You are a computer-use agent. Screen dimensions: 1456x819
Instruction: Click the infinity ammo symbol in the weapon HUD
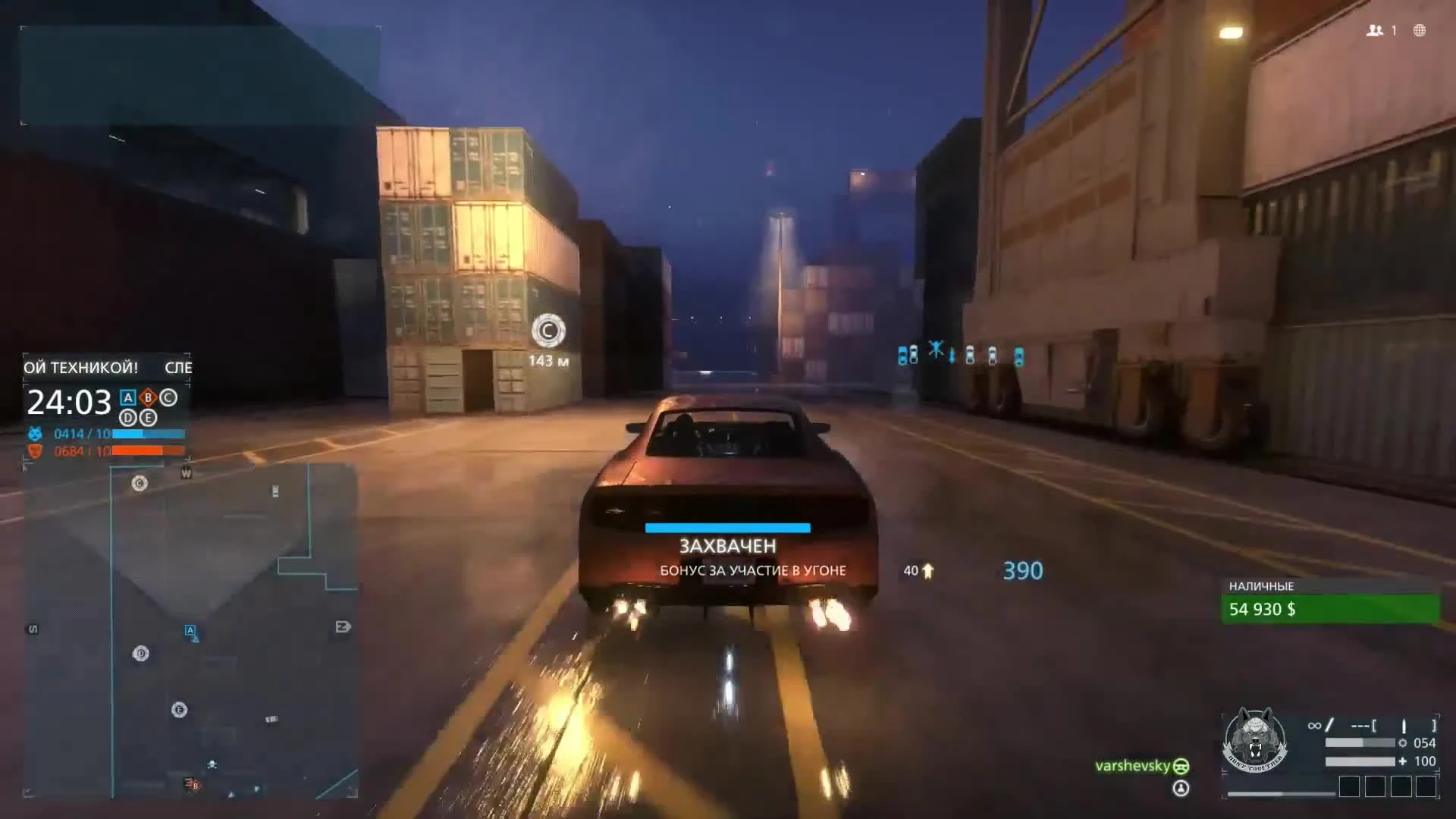(1314, 725)
